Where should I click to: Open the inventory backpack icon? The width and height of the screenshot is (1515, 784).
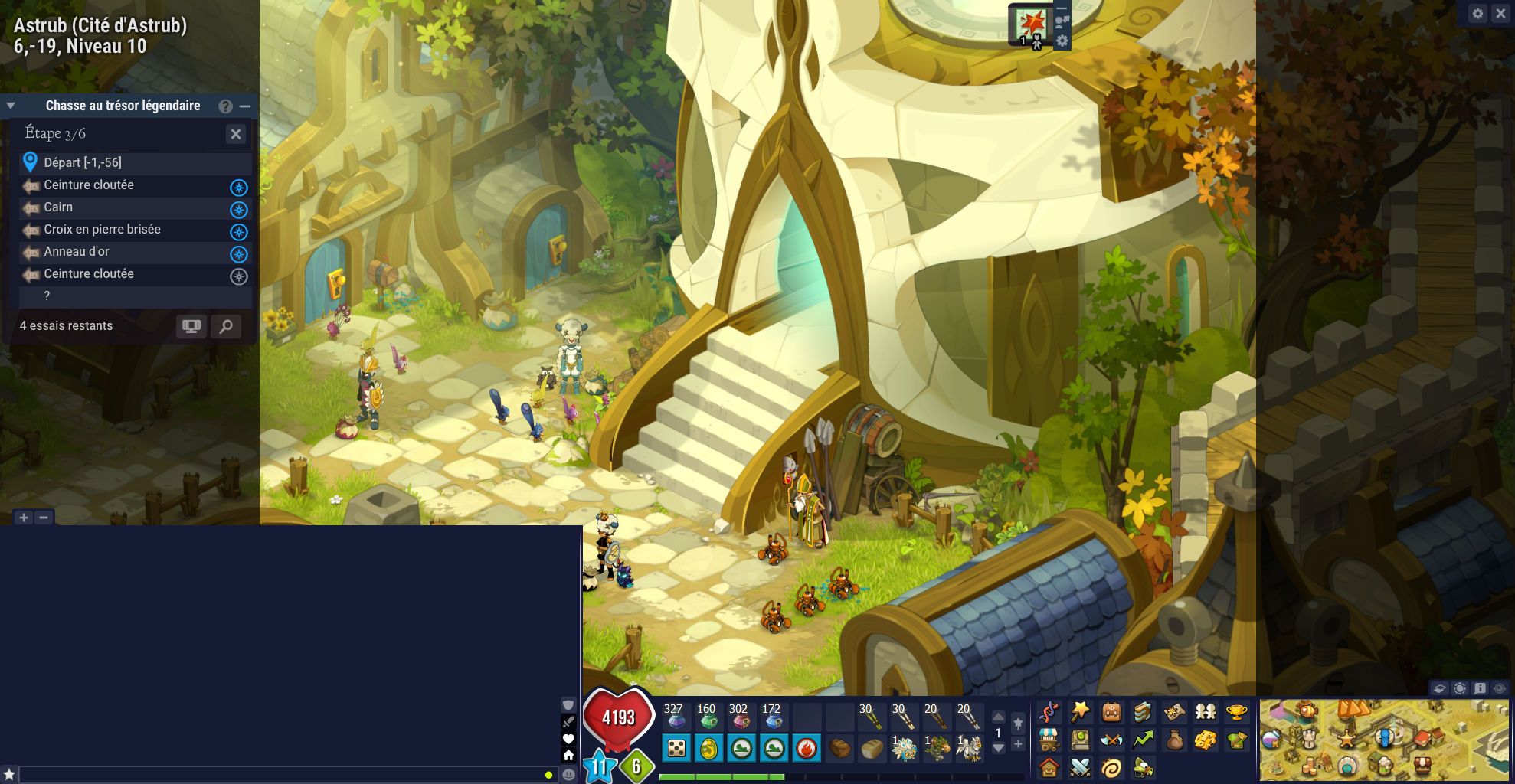click(1111, 711)
